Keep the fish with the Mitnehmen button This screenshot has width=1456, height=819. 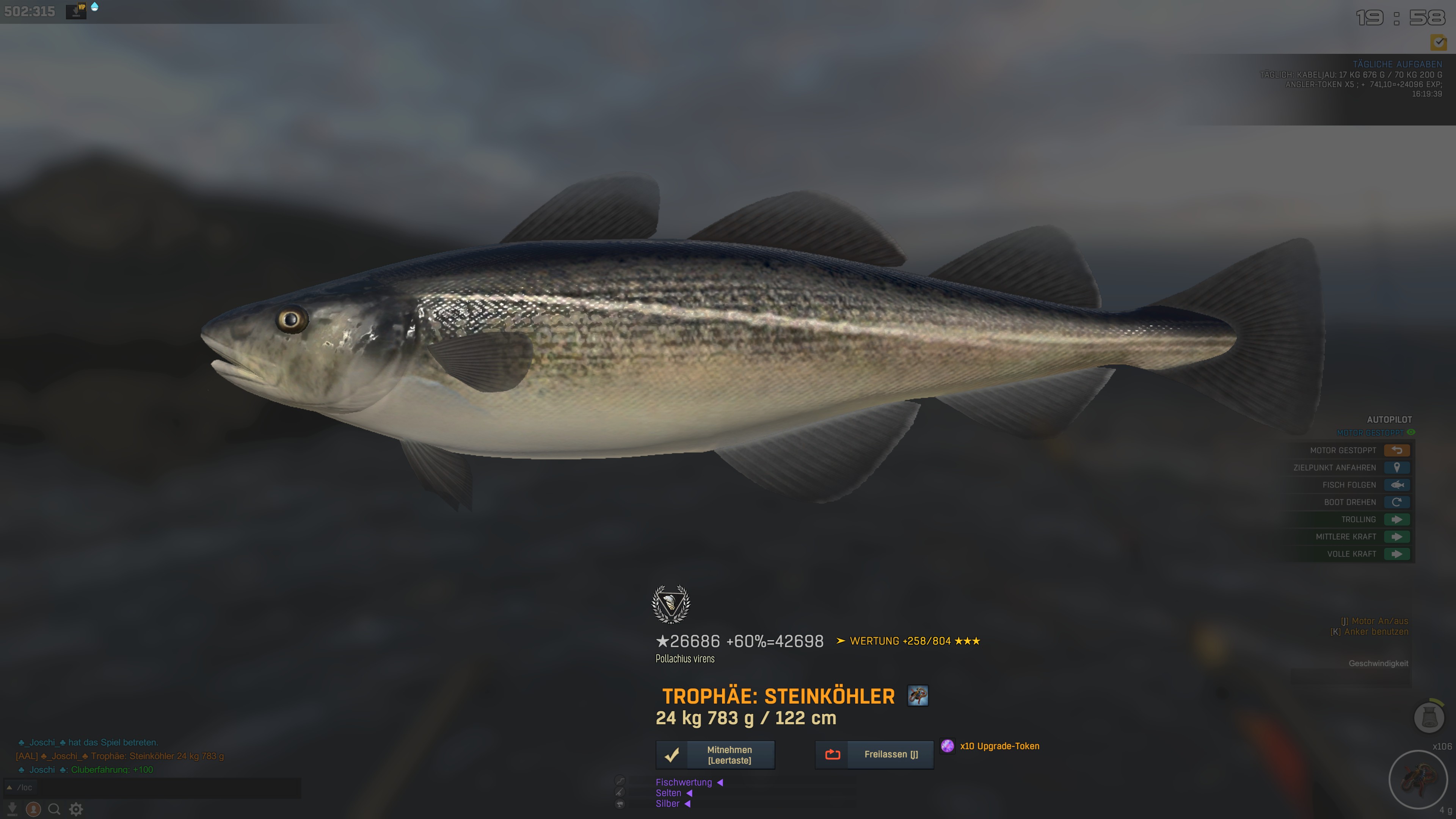(x=715, y=755)
